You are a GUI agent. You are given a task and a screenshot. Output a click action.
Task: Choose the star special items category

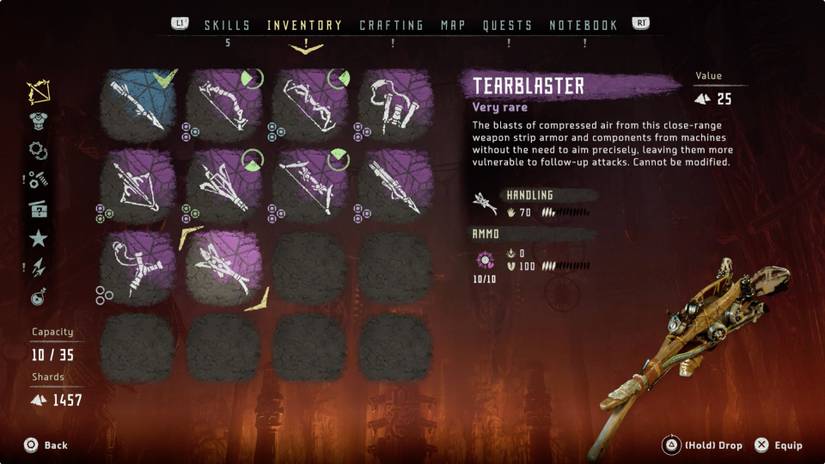(x=39, y=238)
